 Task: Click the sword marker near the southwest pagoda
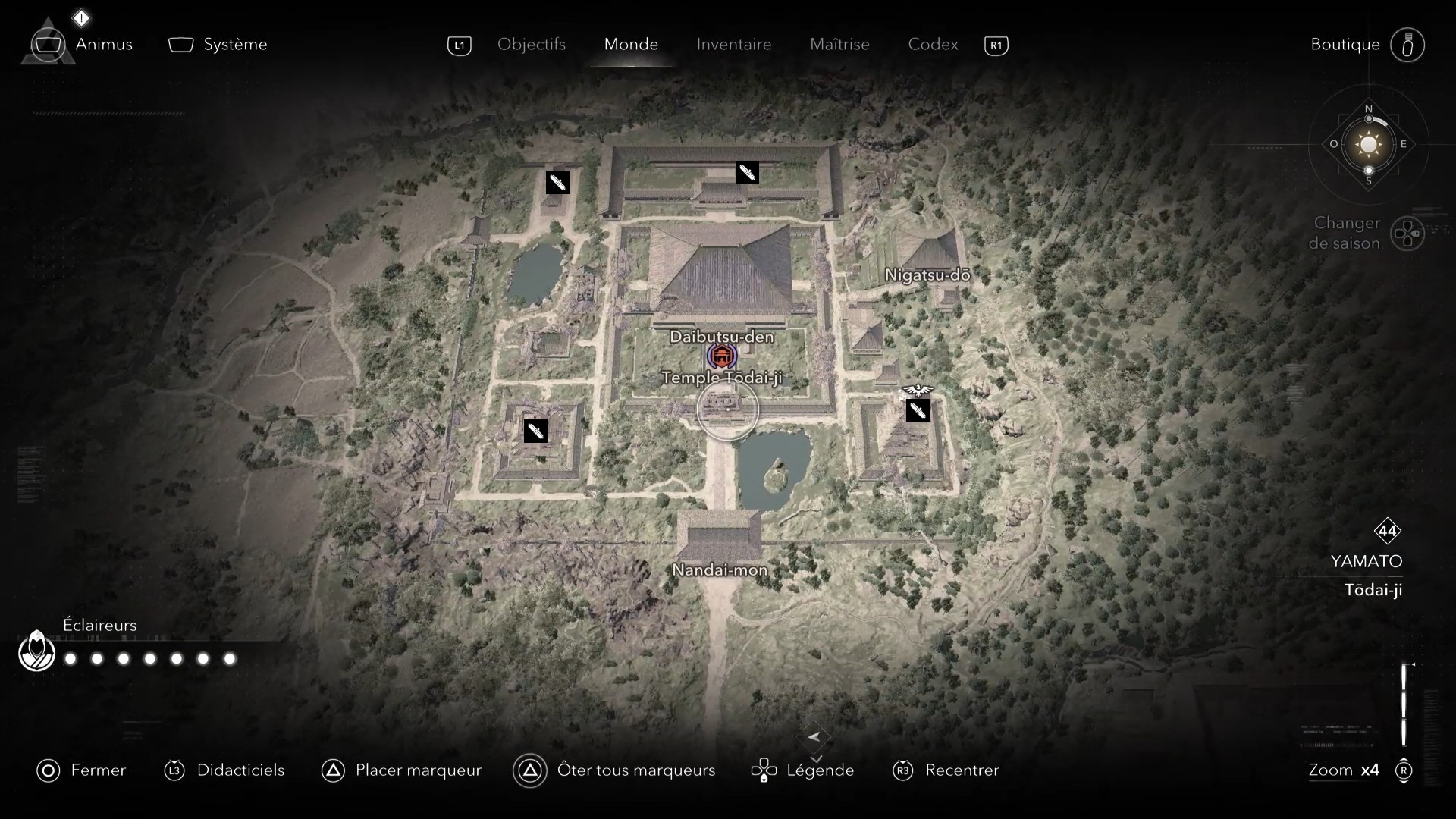click(x=535, y=431)
